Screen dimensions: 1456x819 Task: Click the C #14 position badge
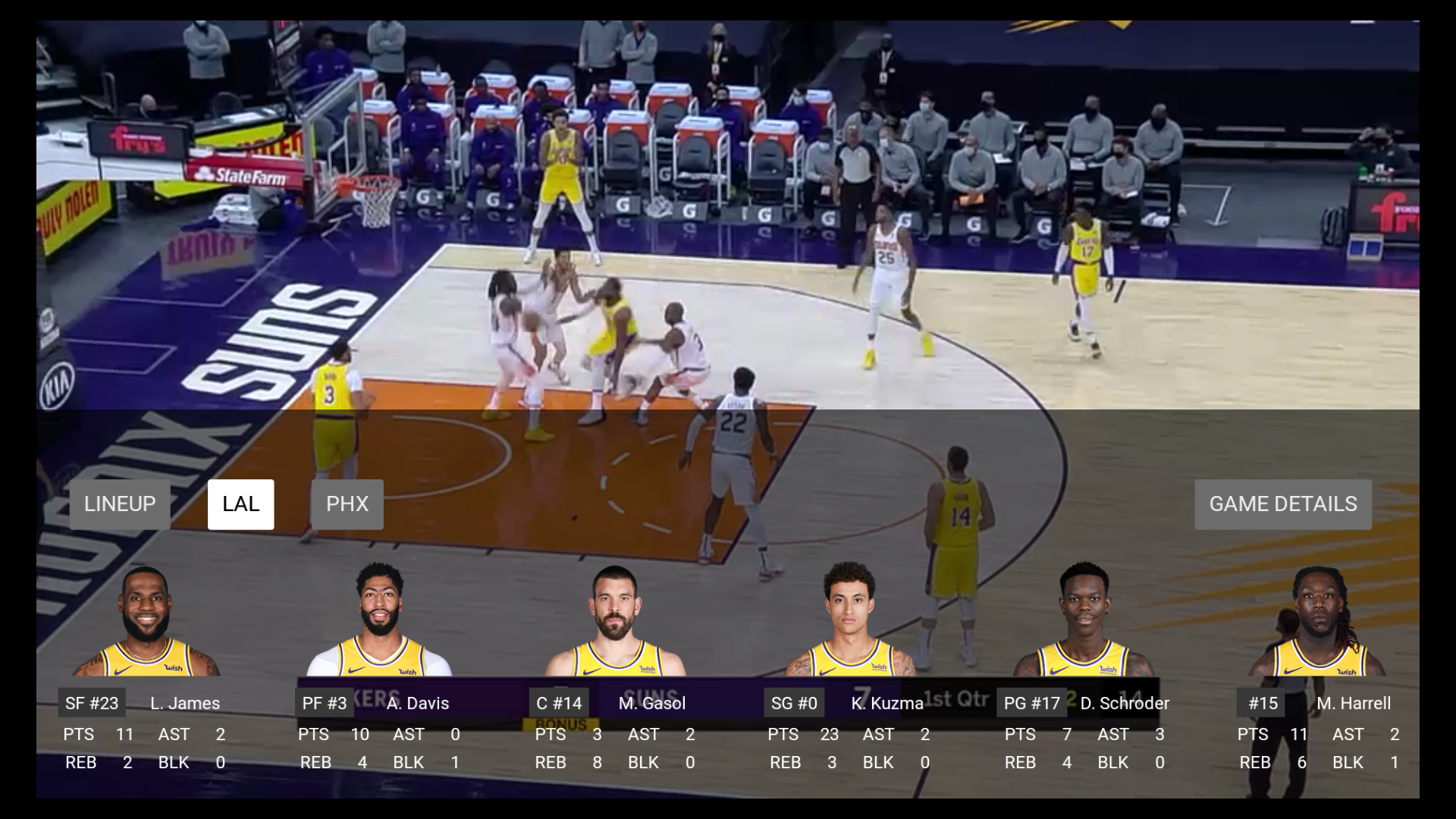pos(558,703)
